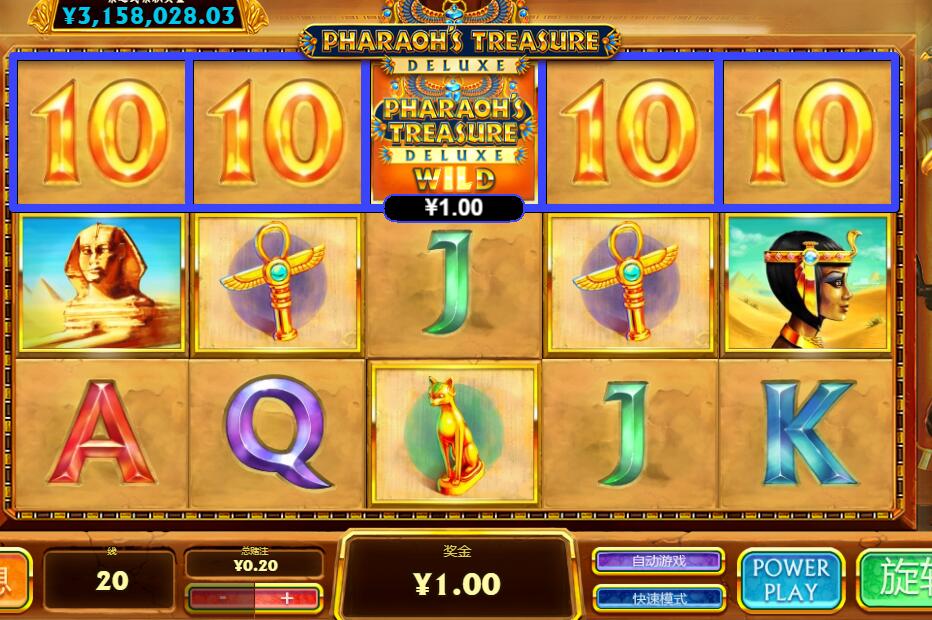The width and height of the screenshot is (932, 620).
Task: Open the orange info button (息)
Action: point(12,580)
